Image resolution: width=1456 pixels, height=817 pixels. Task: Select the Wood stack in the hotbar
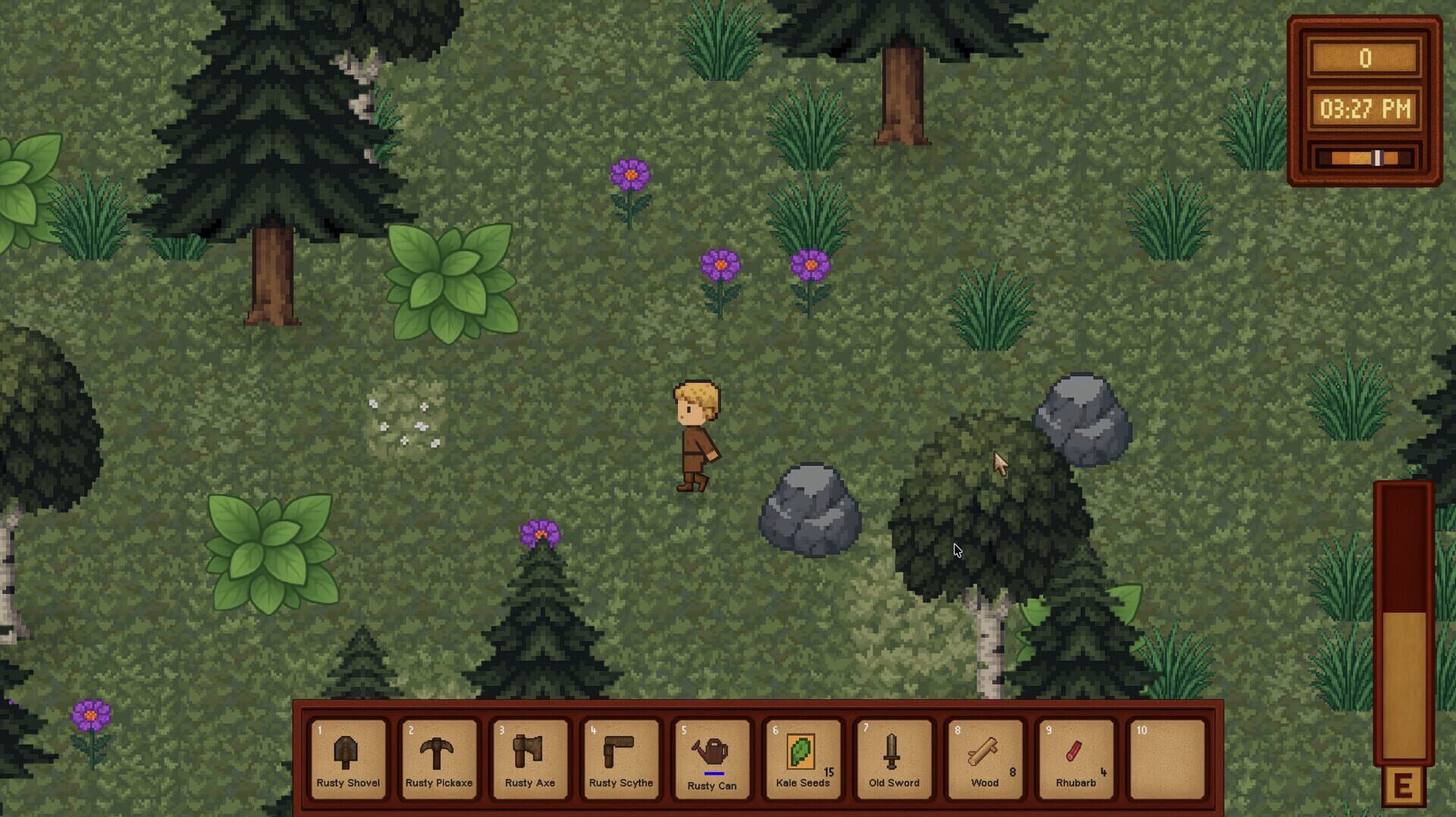coord(984,759)
